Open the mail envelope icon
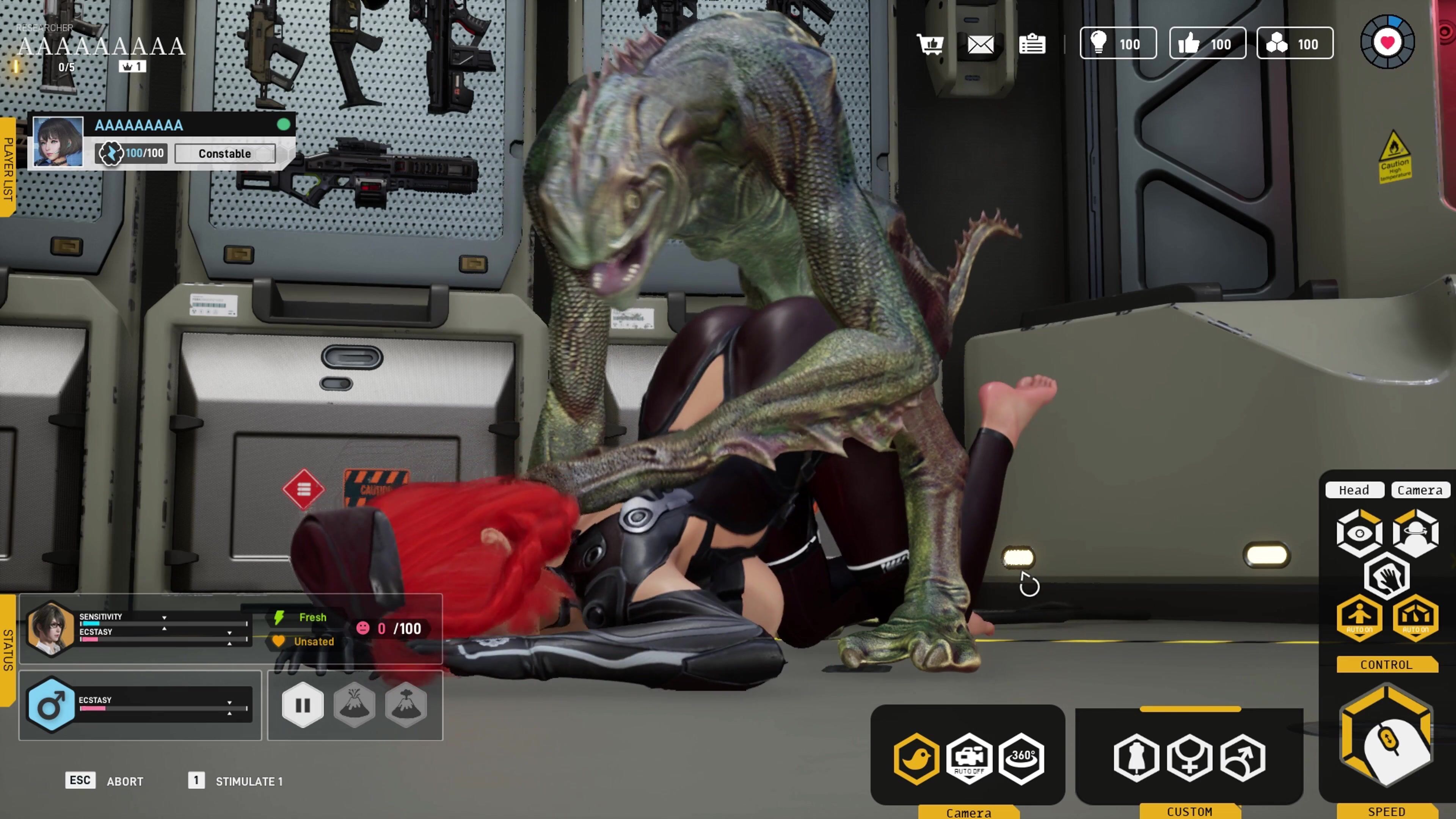The height and width of the screenshot is (819, 1456). (x=981, y=44)
